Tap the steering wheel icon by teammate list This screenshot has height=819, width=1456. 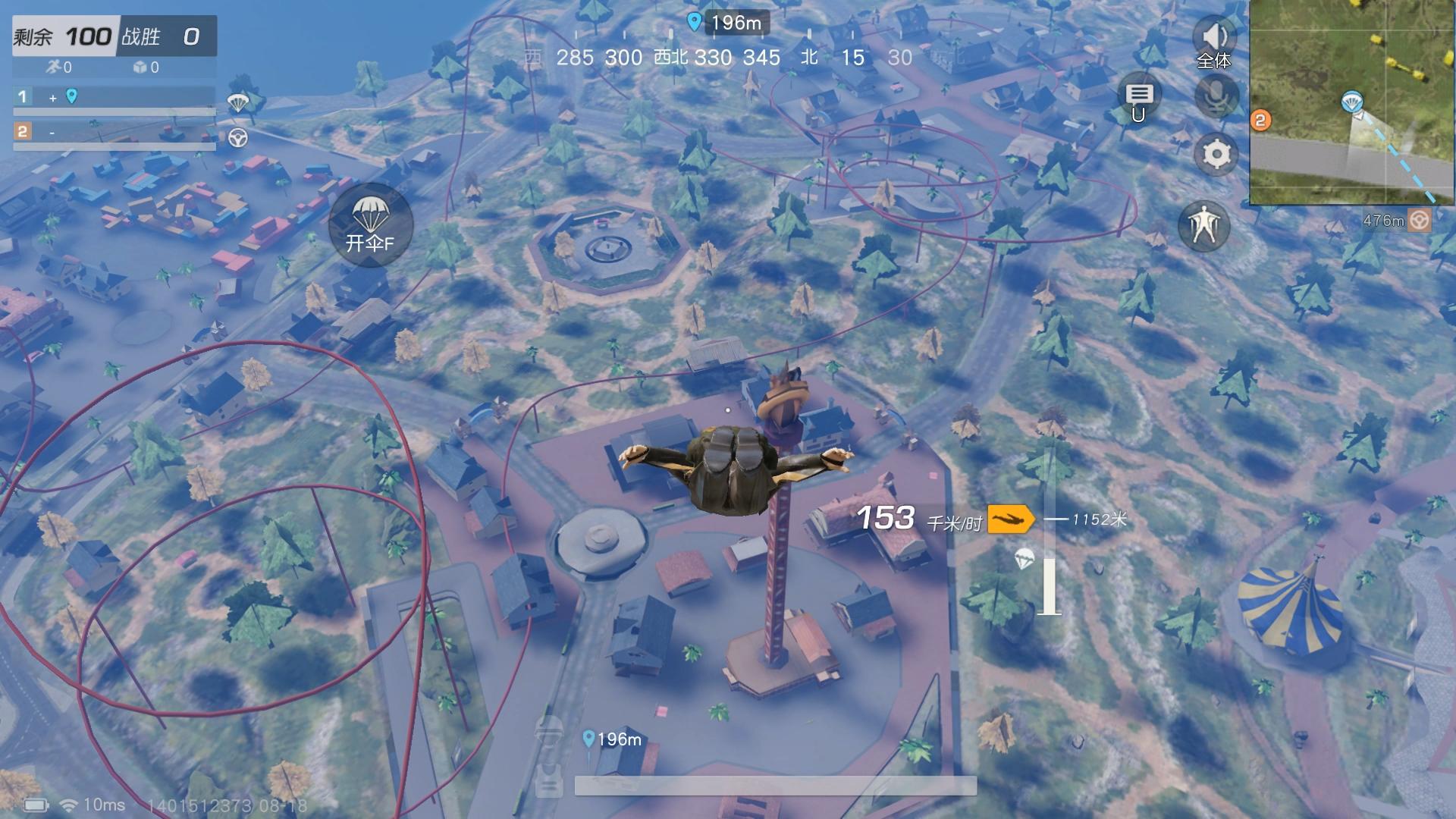pos(238,138)
